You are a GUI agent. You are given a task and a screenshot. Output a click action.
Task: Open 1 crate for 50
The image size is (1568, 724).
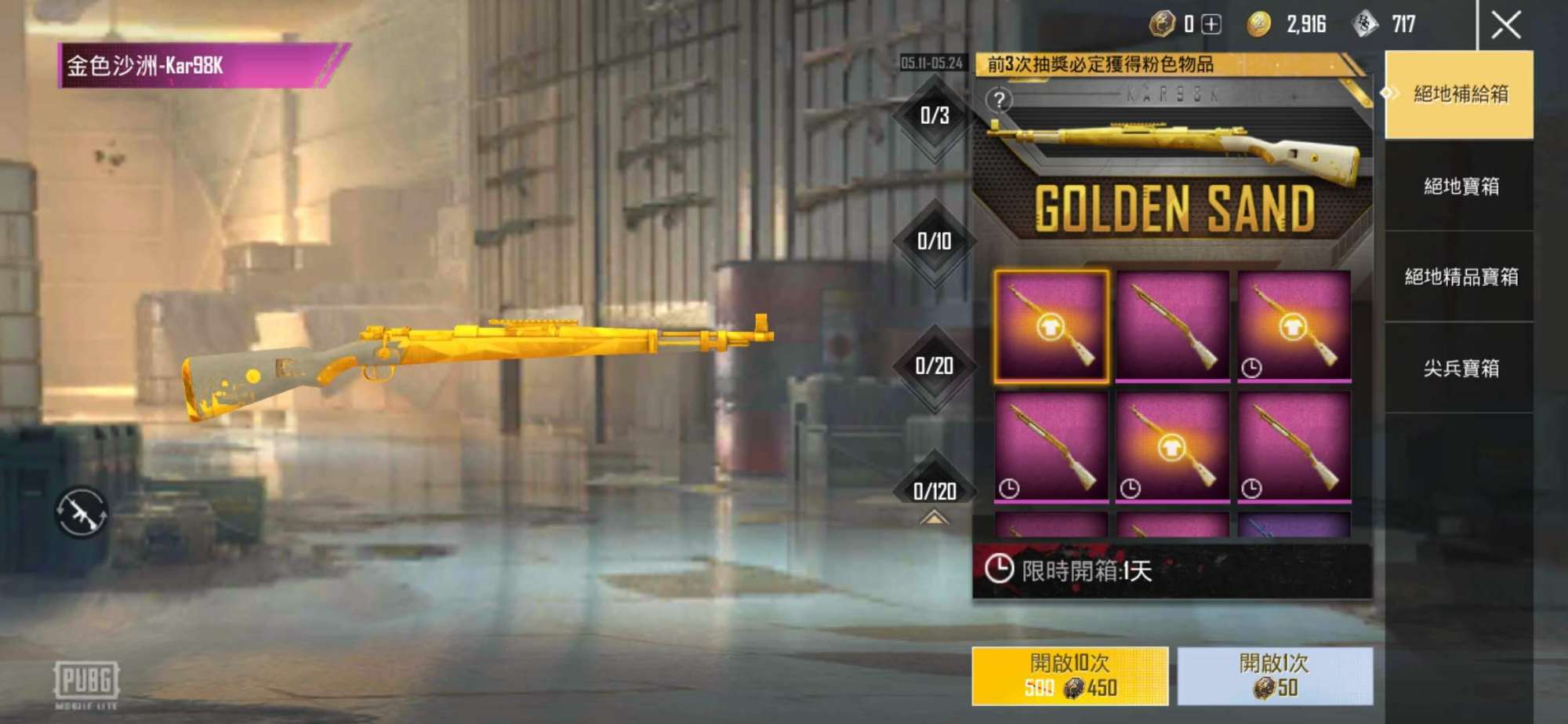click(1274, 675)
